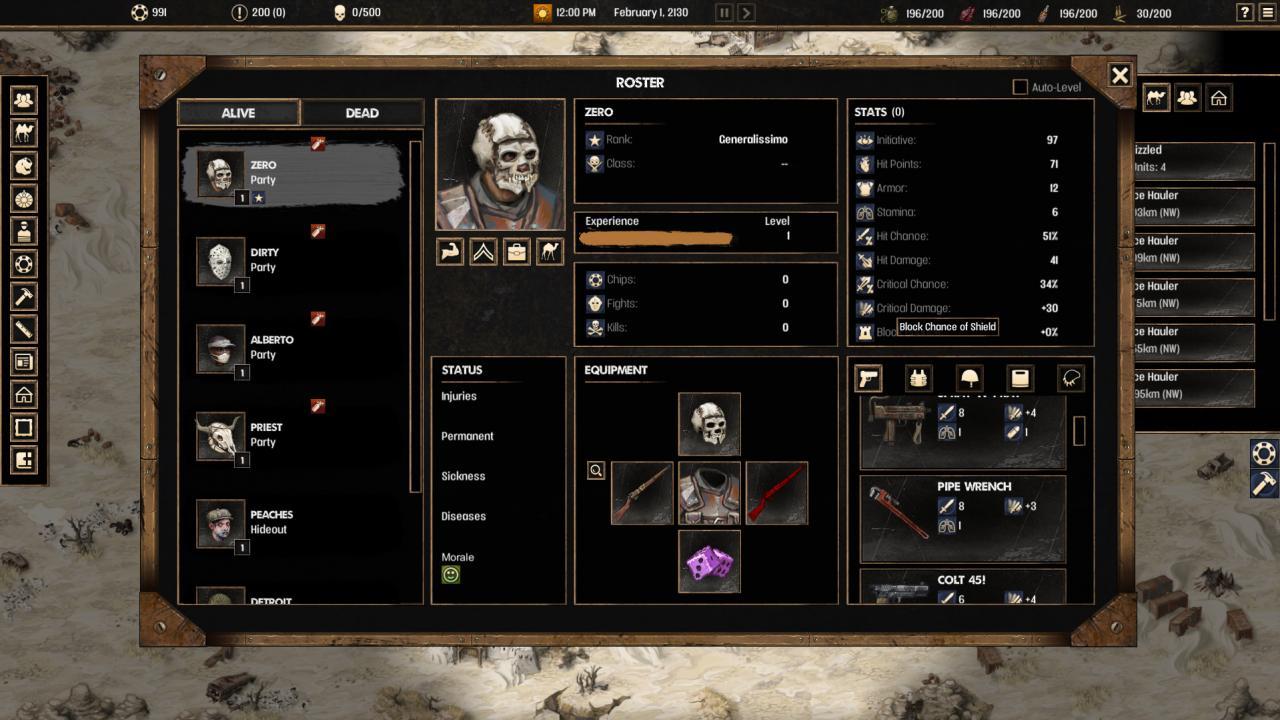Viewport: 1280px width, 720px height.
Task: Select the weapons filter pistol icon
Action: pyautogui.click(x=867, y=378)
